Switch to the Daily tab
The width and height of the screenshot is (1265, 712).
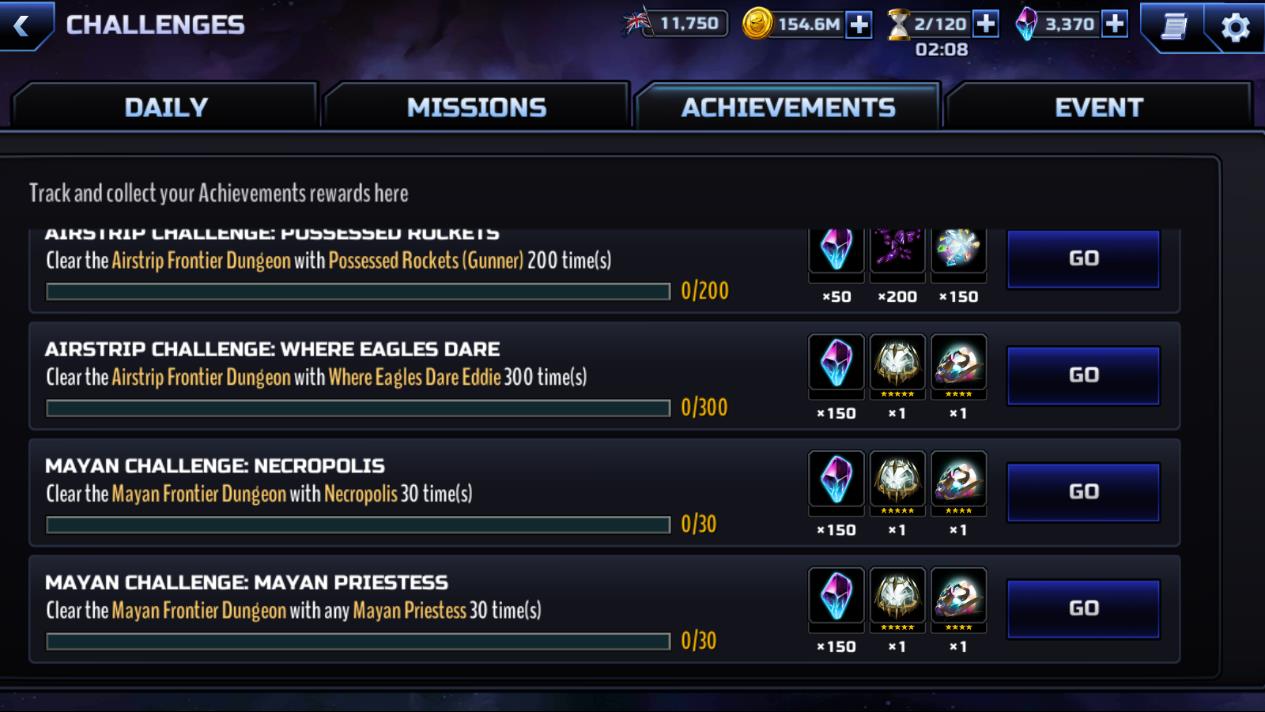click(166, 107)
